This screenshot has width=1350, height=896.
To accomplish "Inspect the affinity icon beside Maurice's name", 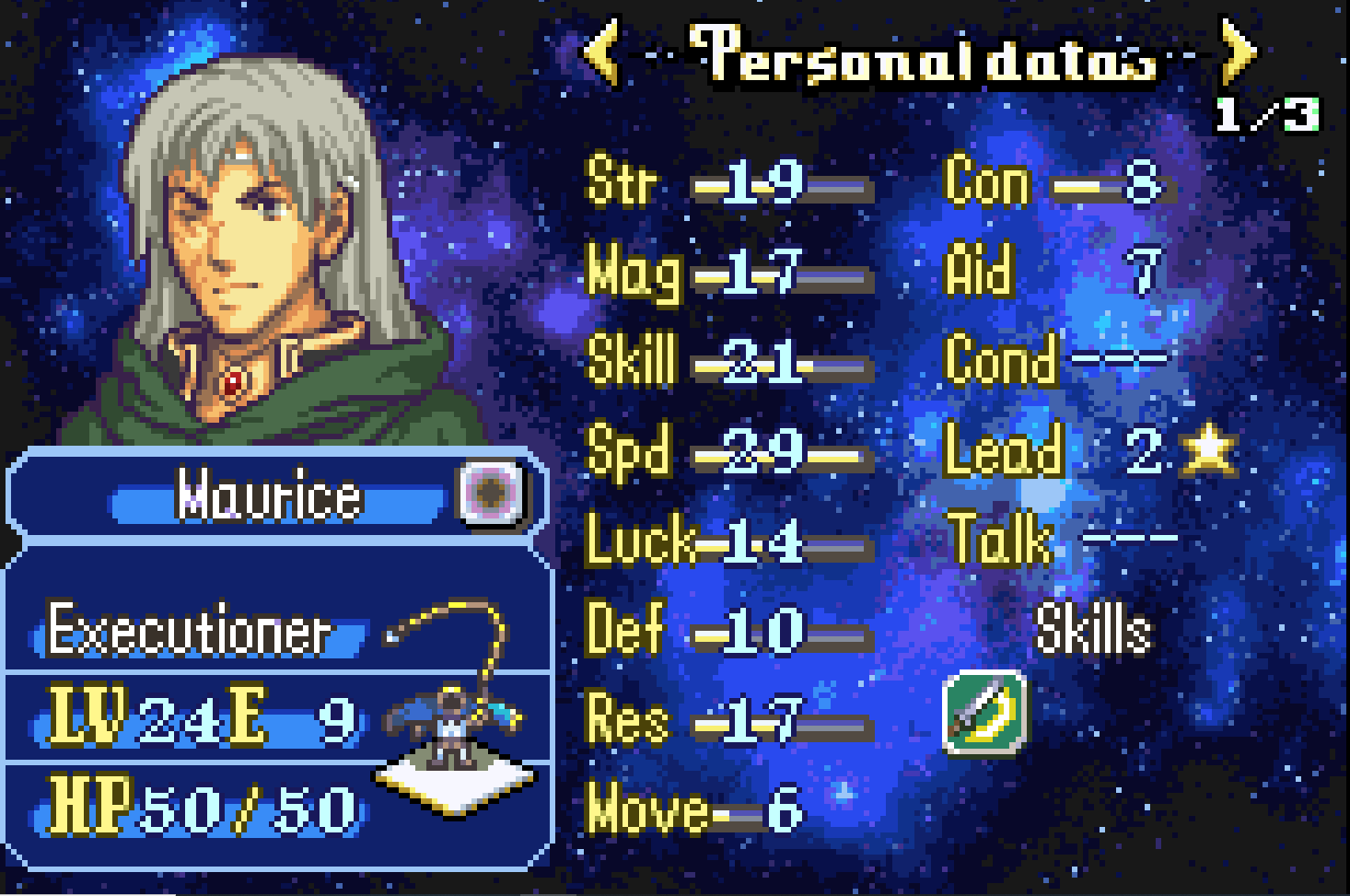I will pos(492,493).
